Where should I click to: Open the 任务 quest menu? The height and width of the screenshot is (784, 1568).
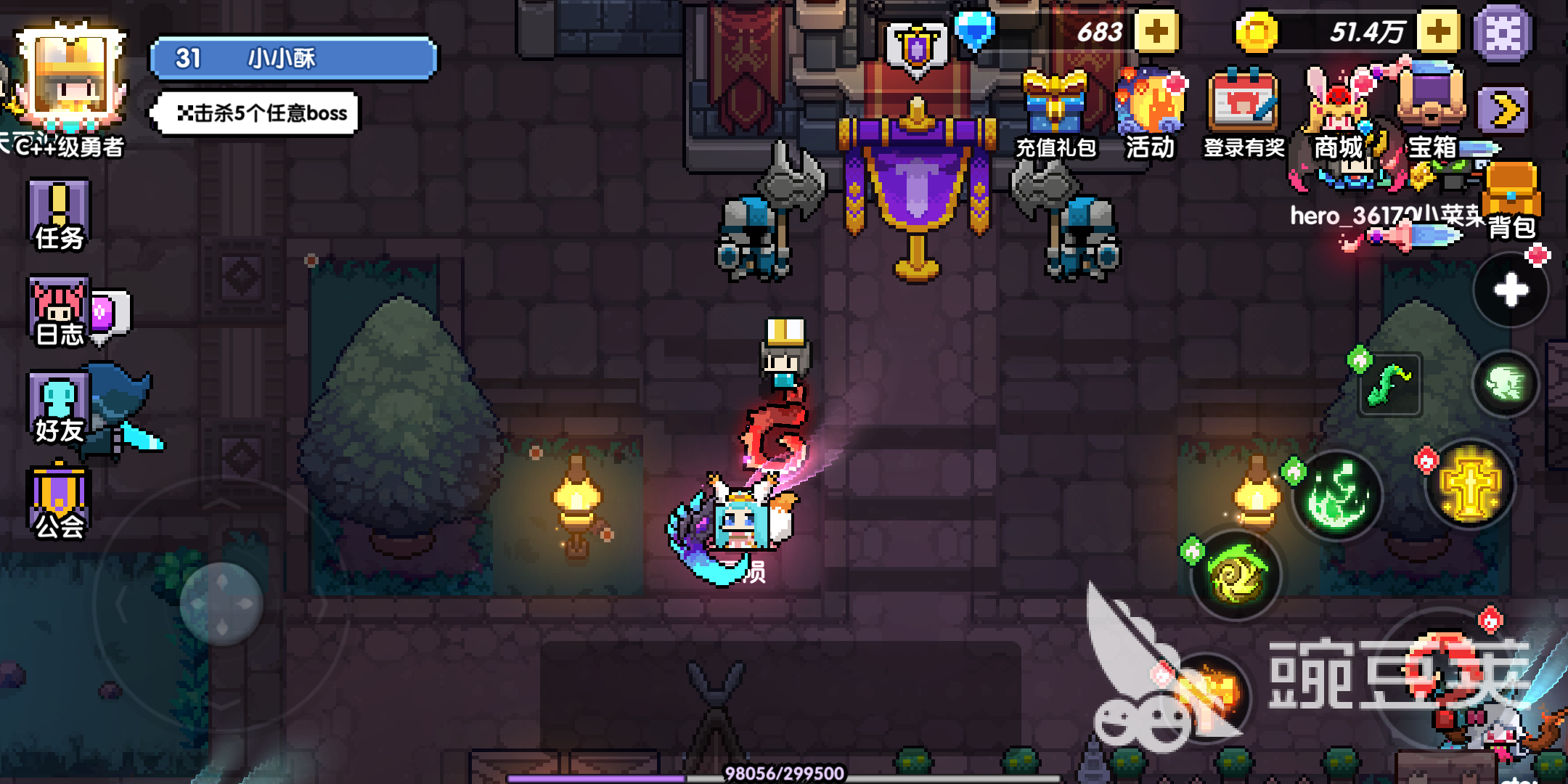(59, 216)
